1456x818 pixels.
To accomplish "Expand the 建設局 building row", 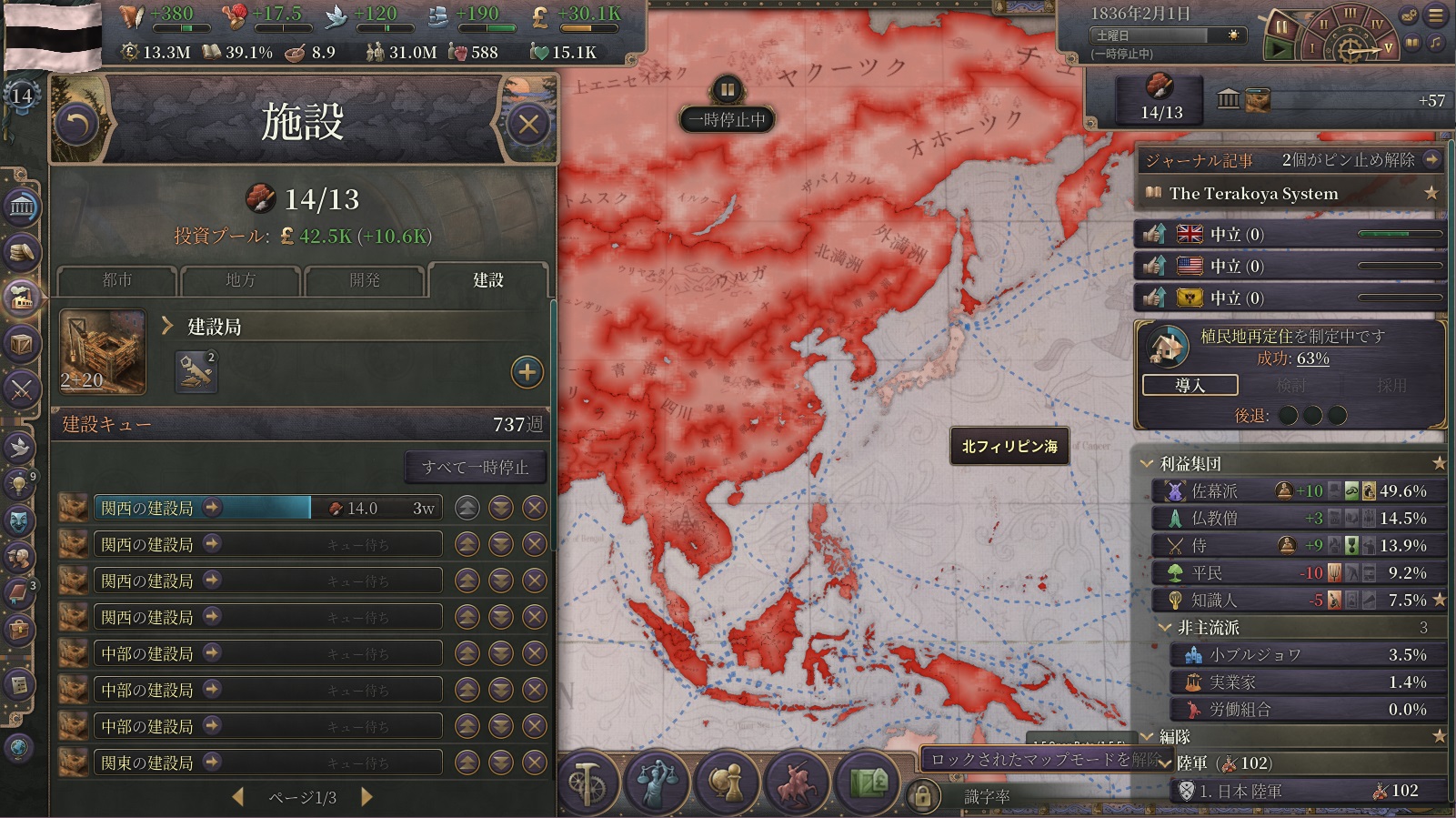I will (x=167, y=327).
